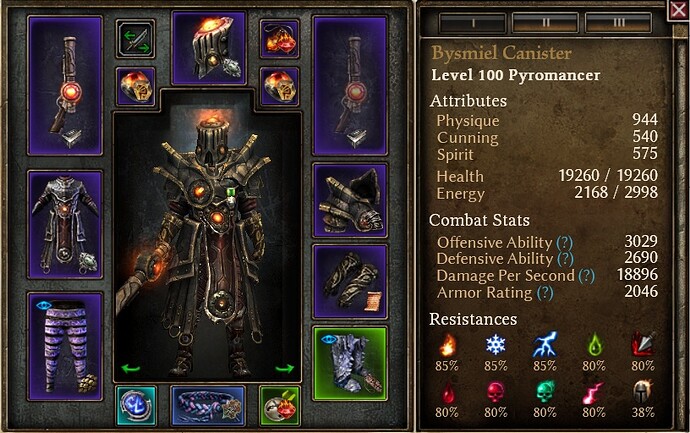
Task: Select the amulet slot beside the helmet
Action: tap(280, 39)
